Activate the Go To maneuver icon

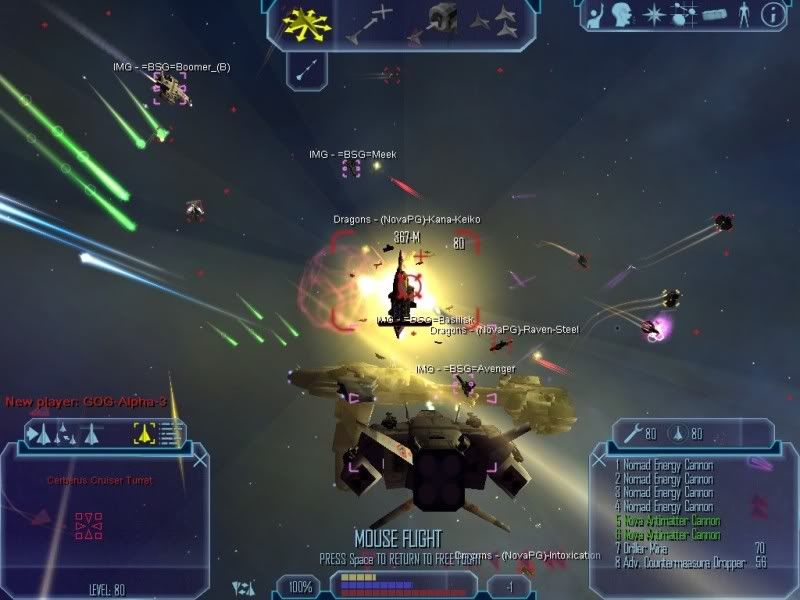click(368, 24)
